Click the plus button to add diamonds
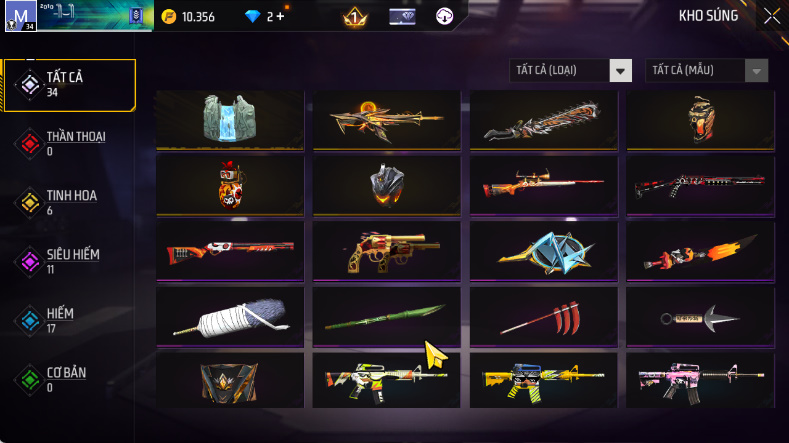789x443 pixels. click(x=279, y=16)
